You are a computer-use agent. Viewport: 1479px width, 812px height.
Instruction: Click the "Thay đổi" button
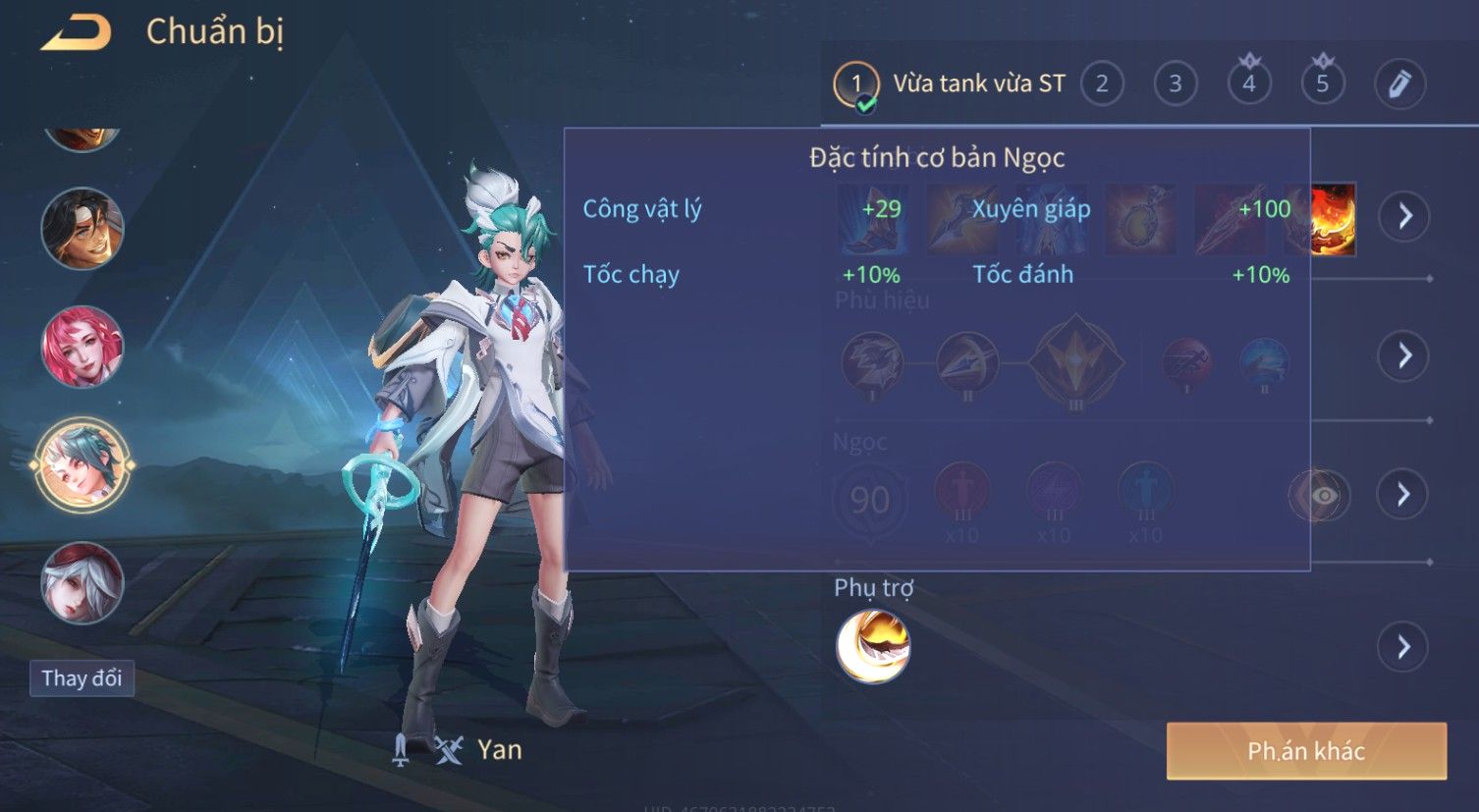(82, 678)
